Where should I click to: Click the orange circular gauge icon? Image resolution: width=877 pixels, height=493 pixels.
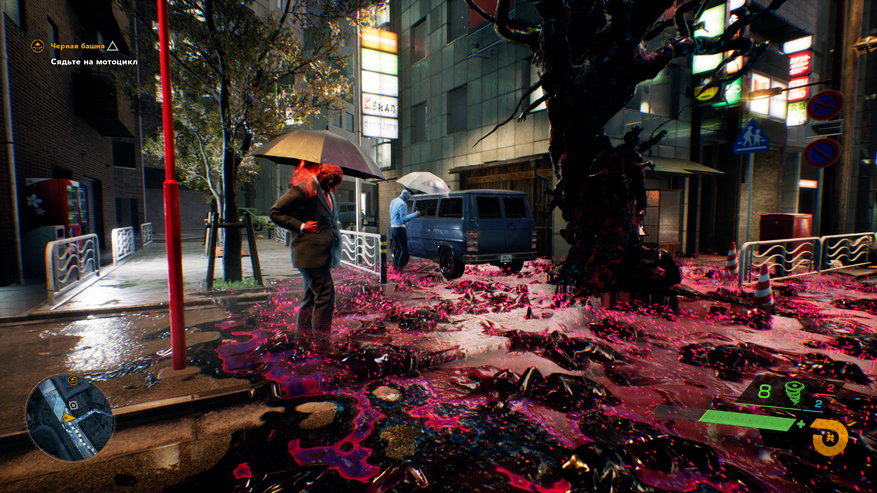829,437
